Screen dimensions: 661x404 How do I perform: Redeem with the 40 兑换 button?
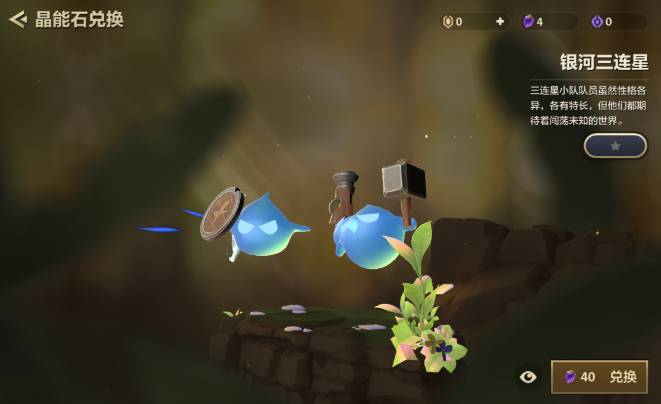coord(599,377)
